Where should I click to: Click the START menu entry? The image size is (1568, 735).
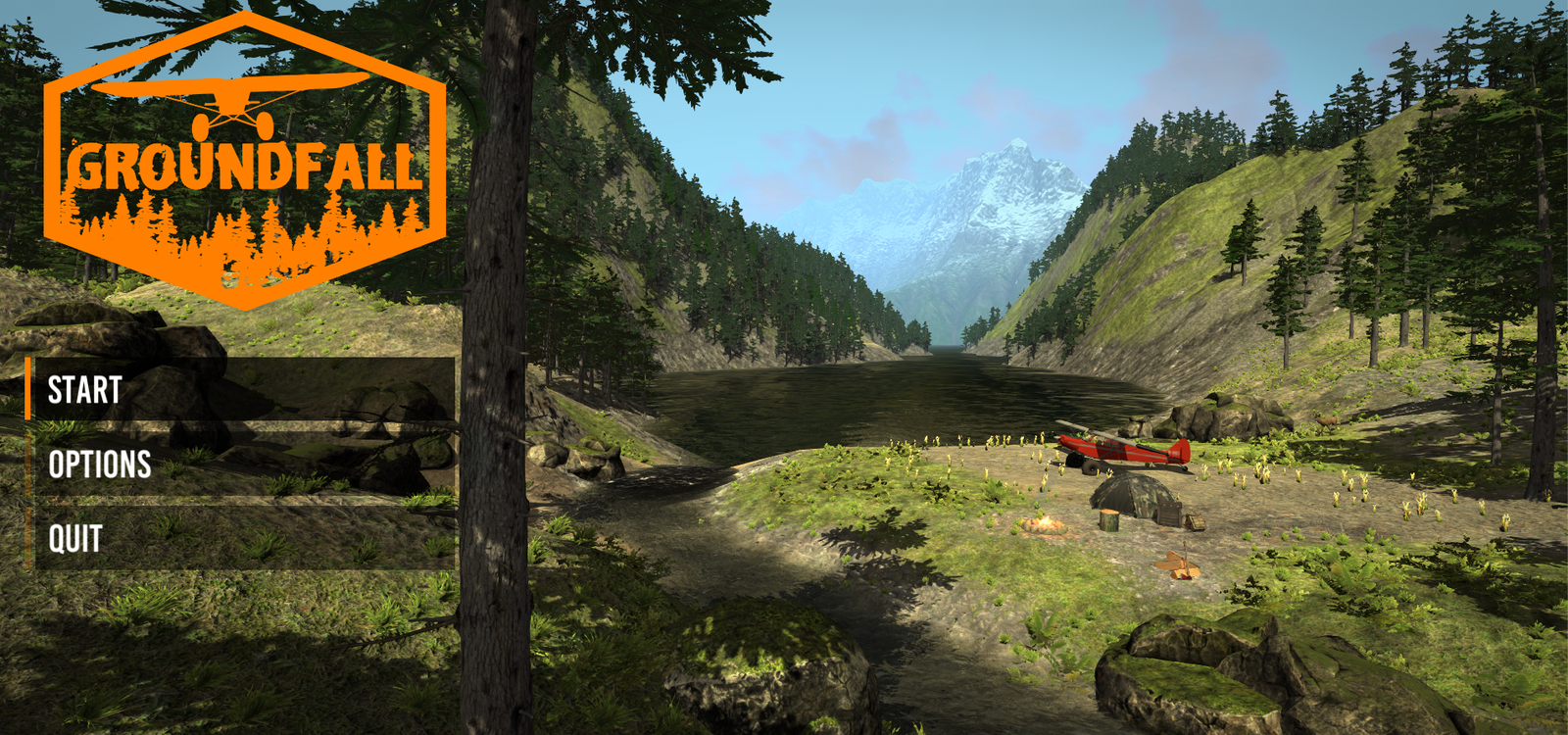coord(83,390)
